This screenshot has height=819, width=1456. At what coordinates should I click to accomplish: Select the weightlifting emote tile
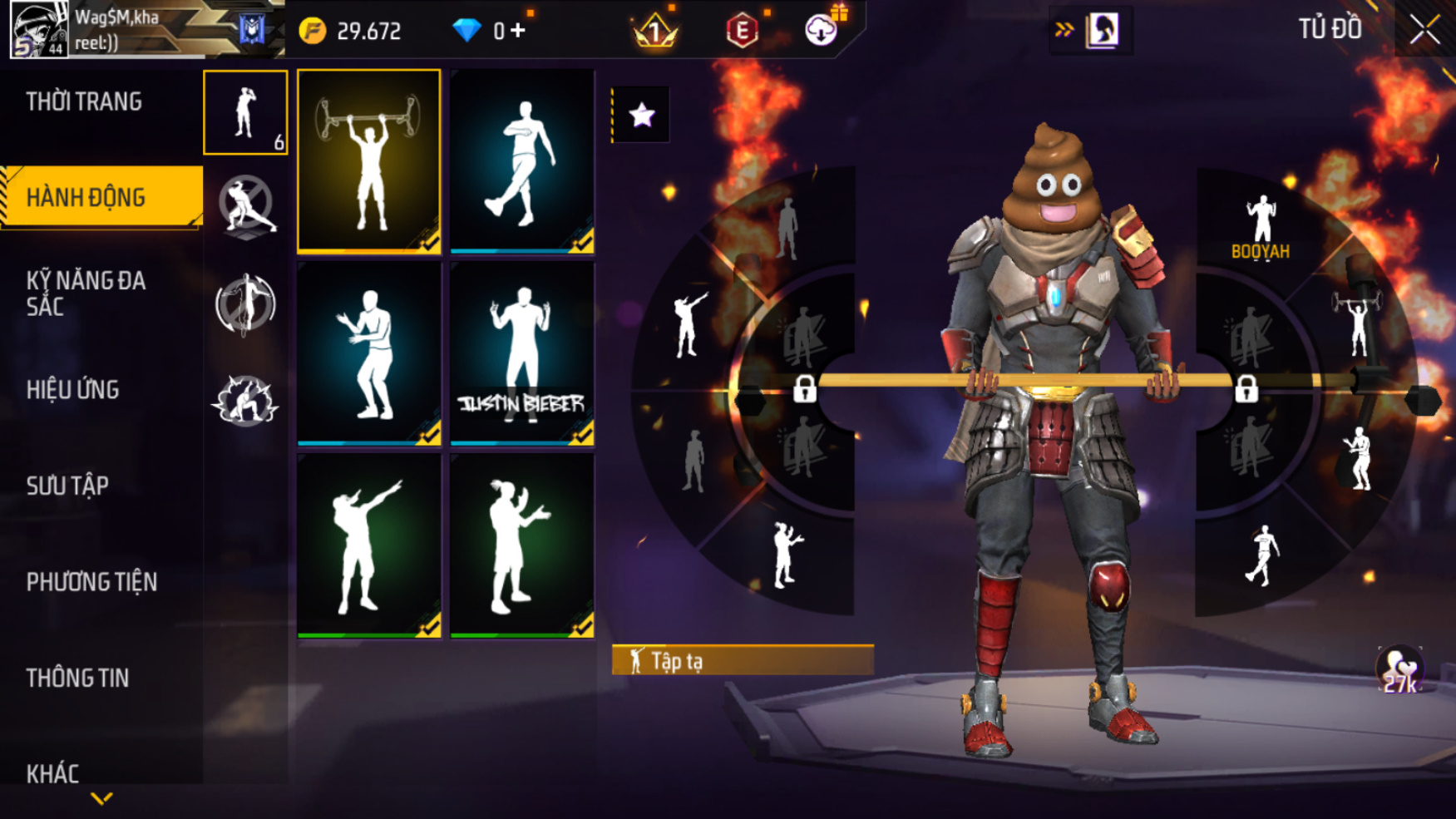[x=369, y=160]
